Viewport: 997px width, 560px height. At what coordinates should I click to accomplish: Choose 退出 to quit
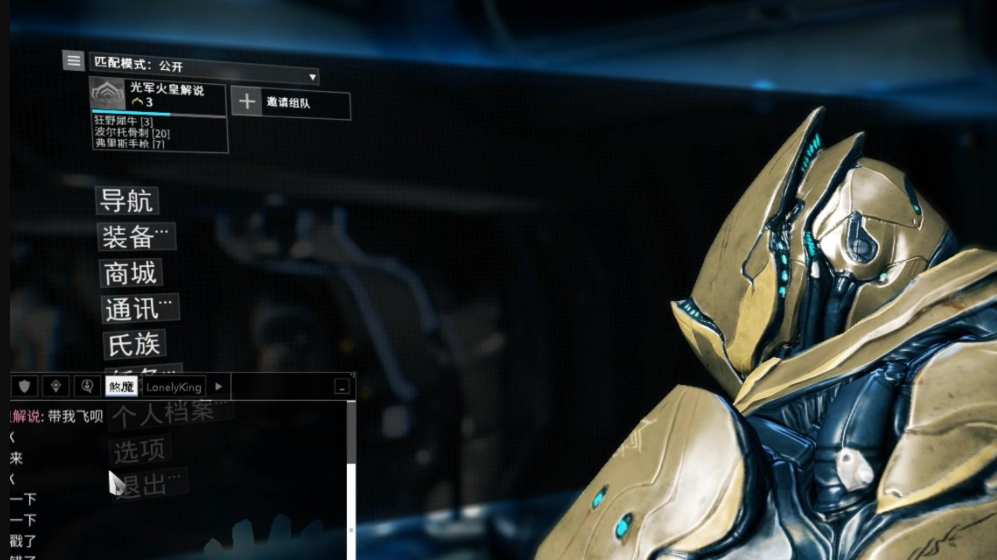(x=147, y=482)
